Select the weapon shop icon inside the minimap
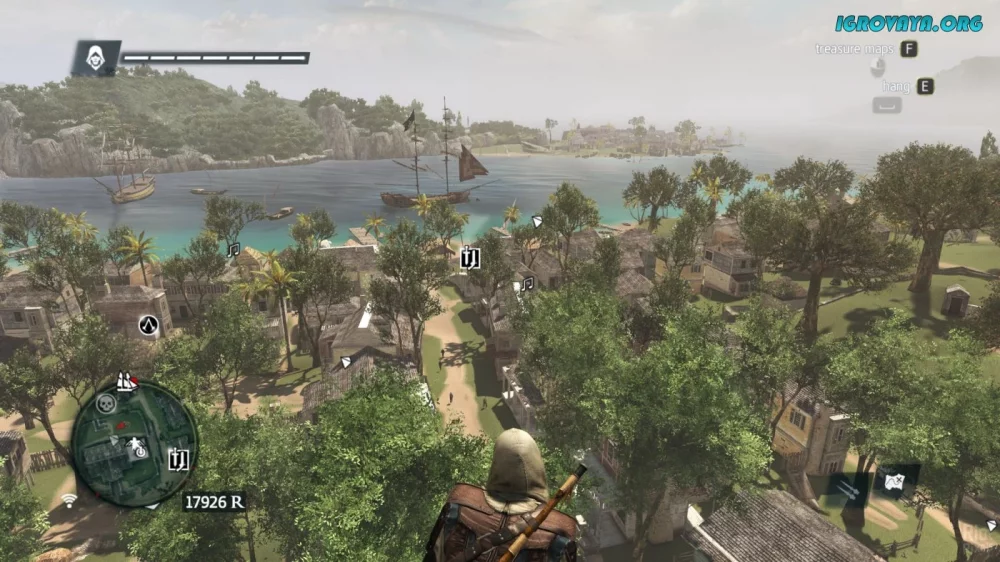Viewport: 1000px width, 562px height. tap(179, 459)
